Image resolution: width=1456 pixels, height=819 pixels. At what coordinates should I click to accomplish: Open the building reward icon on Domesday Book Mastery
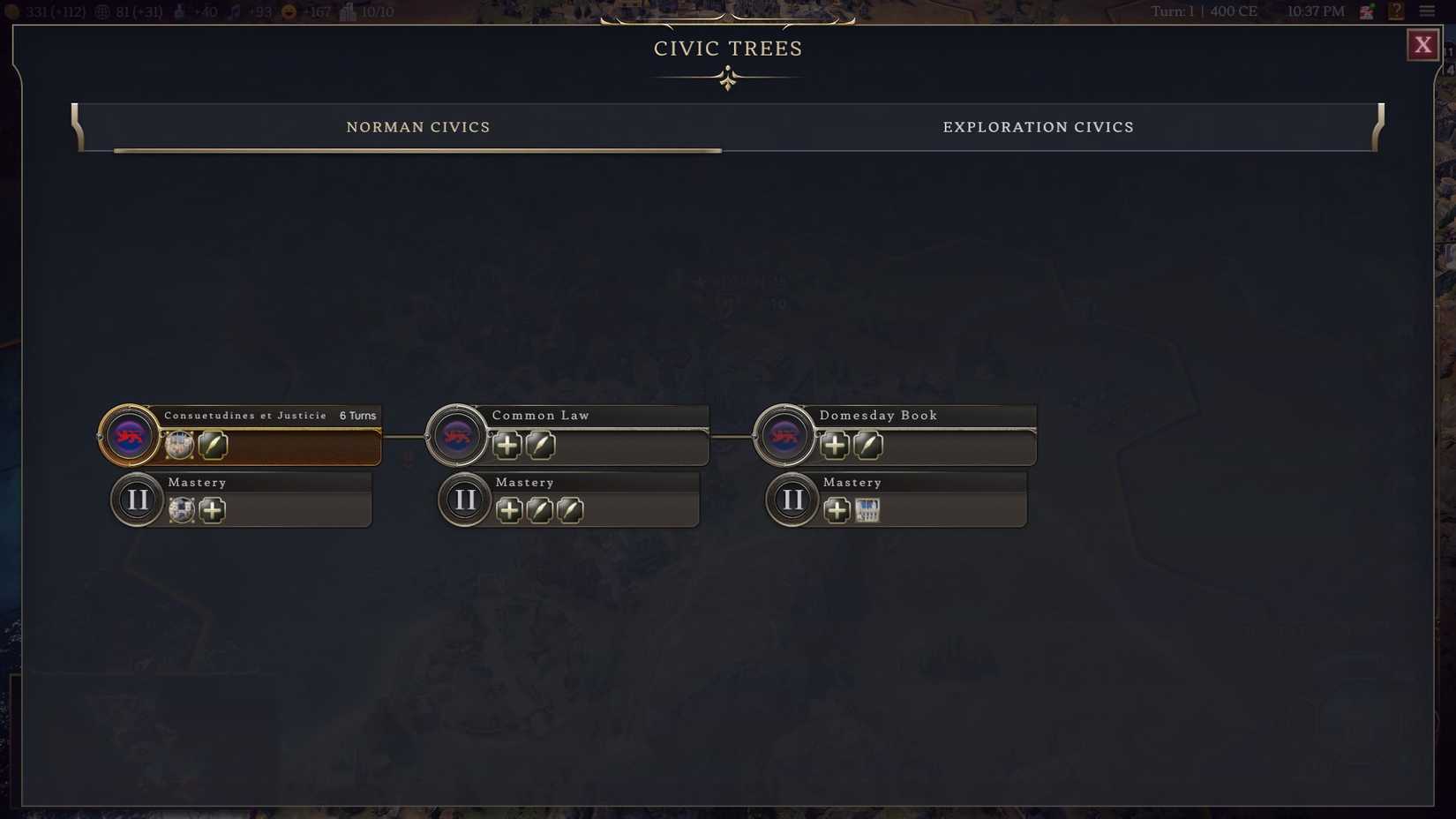coord(868,510)
